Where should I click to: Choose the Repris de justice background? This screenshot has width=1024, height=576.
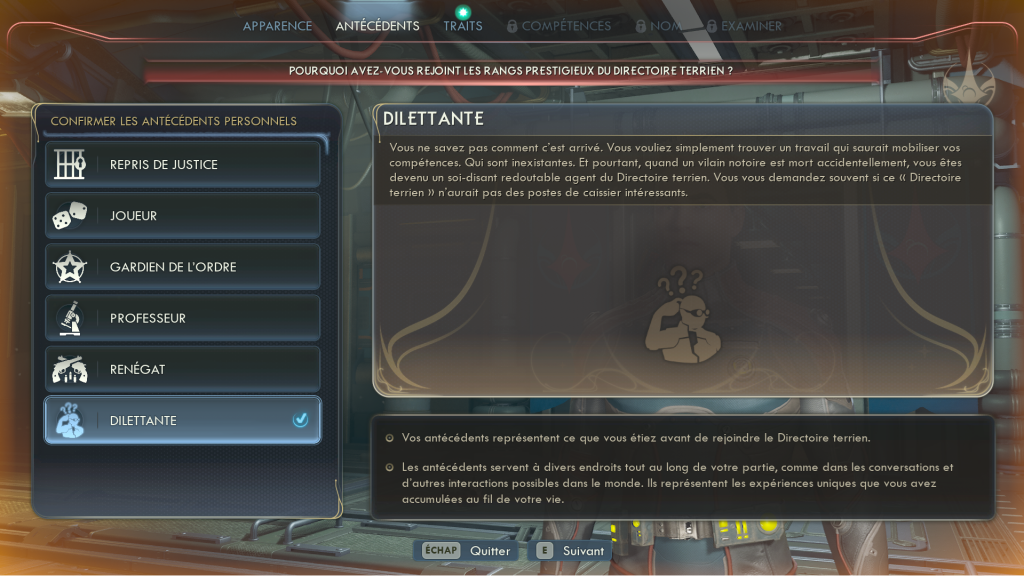pyautogui.click(x=183, y=164)
